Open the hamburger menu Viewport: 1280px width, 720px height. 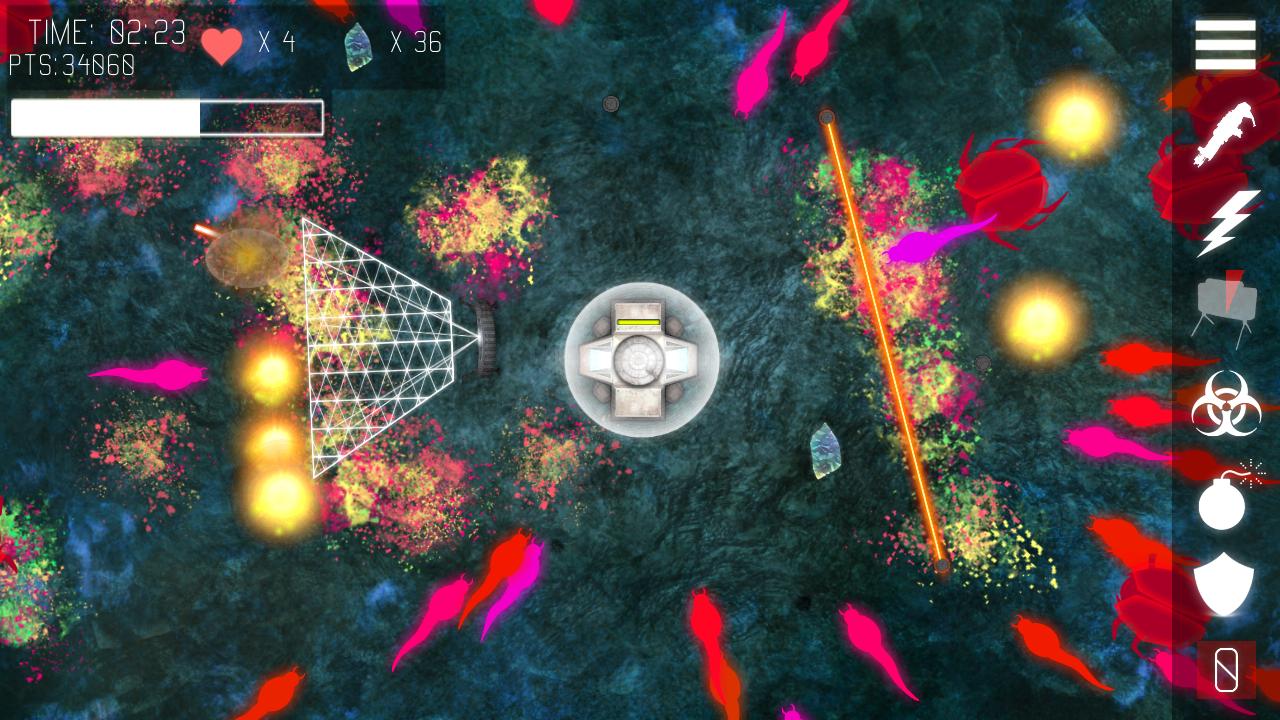pyautogui.click(x=1225, y=45)
